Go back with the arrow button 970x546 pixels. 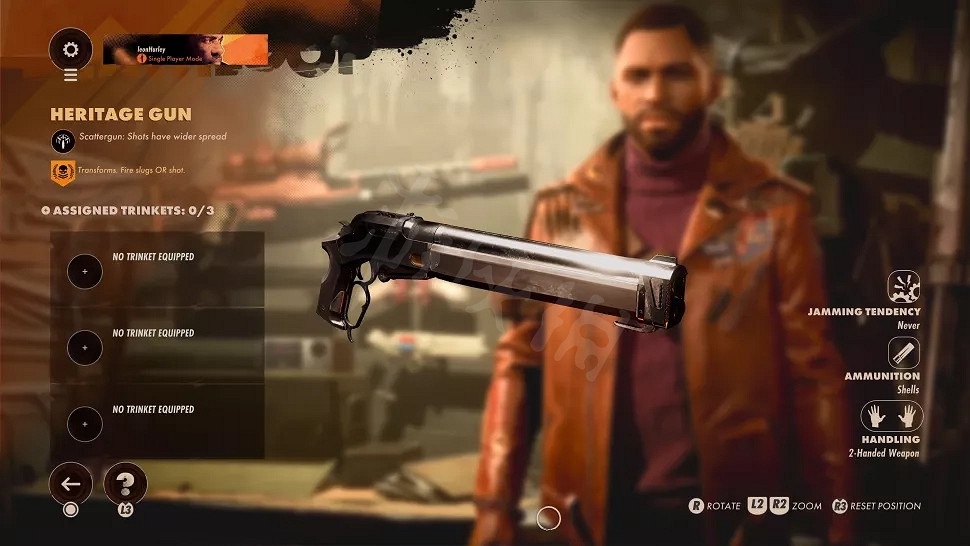pos(71,484)
